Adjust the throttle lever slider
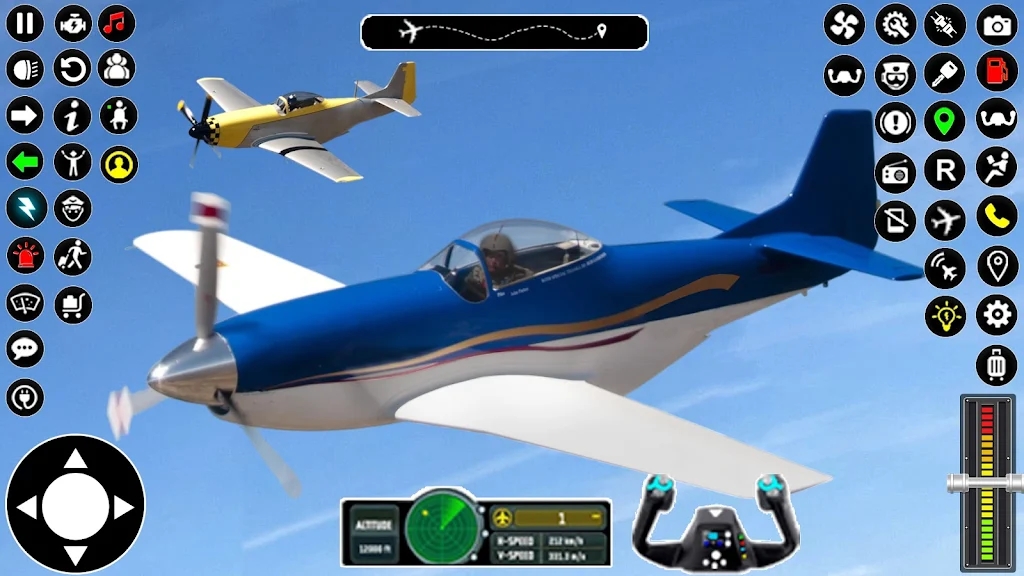The image size is (1024, 576). pyautogui.click(x=987, y=482)
